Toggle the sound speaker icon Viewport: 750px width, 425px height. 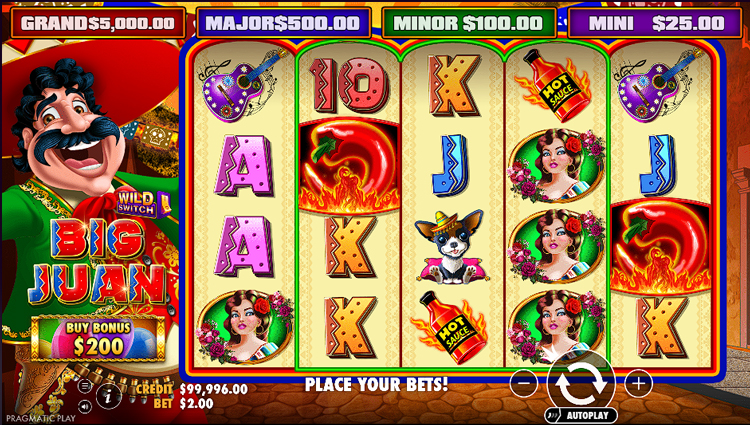[x=86, y=406]
